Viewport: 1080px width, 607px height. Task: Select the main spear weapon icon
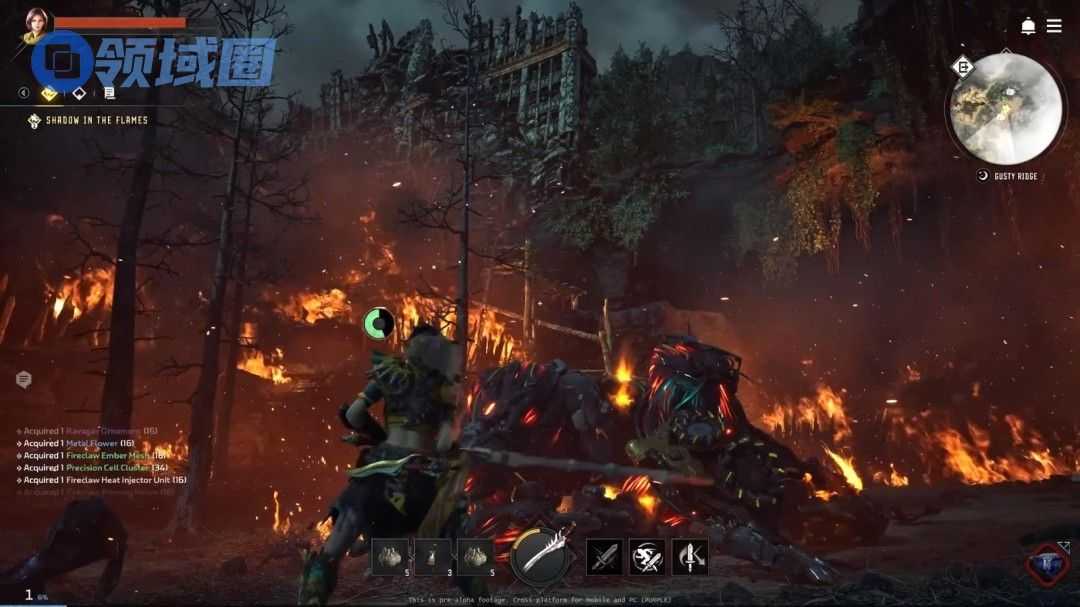(x=541, y=555)
